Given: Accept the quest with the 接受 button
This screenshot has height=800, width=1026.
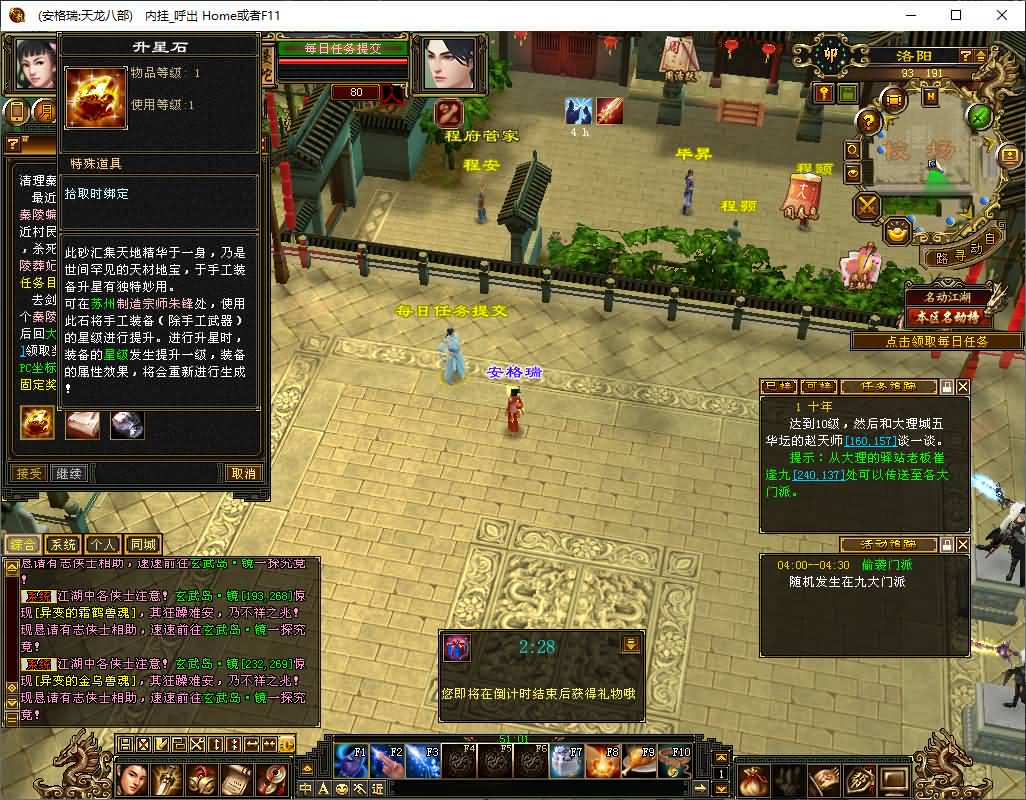Looking at the screenshot, I should click(x=30, y=473).
